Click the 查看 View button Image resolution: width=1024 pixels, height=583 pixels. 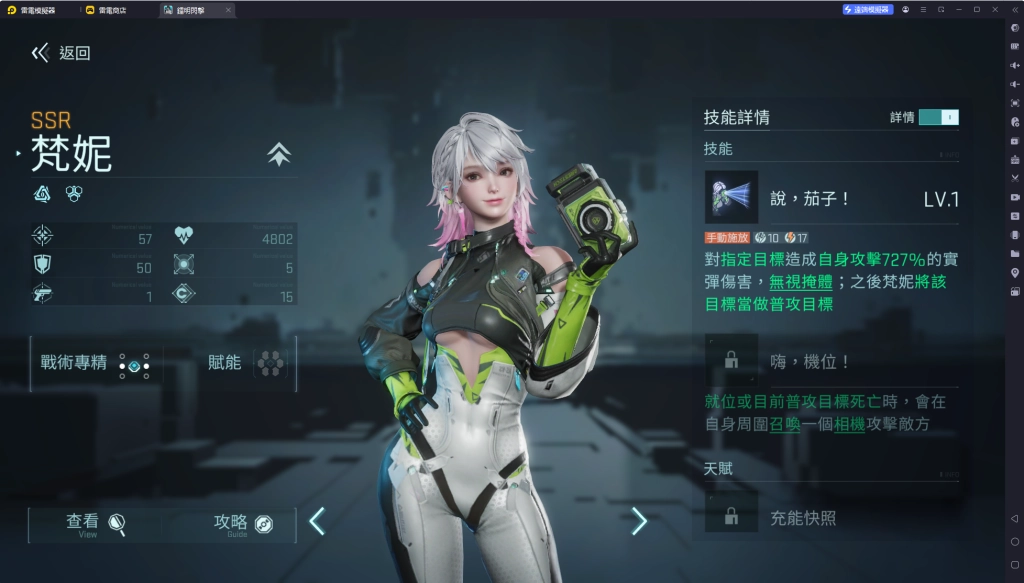tap(96, 523)
